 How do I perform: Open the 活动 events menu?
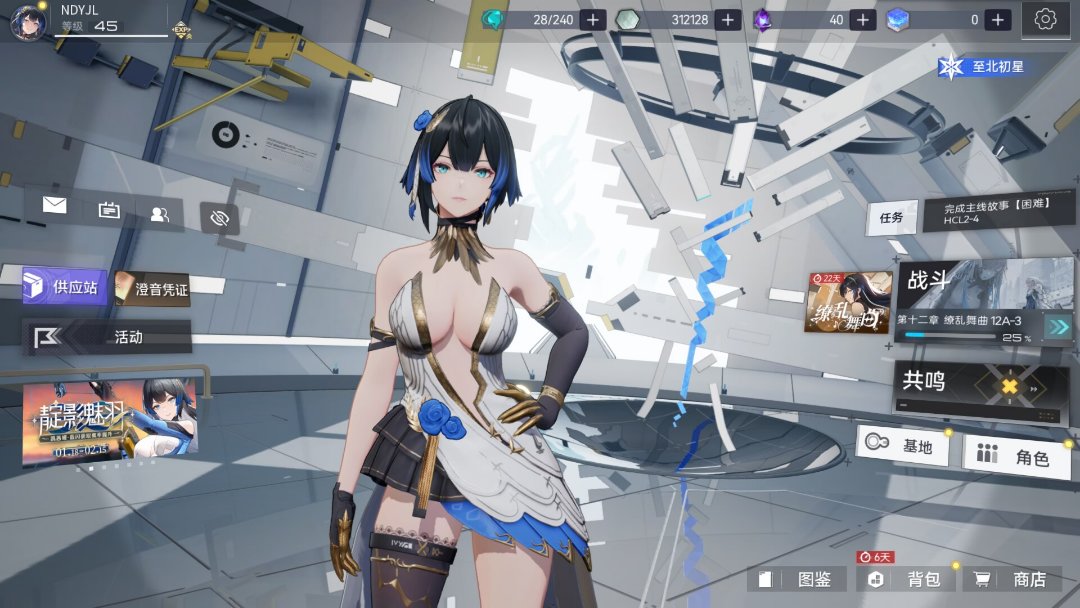tap(108, 337)
